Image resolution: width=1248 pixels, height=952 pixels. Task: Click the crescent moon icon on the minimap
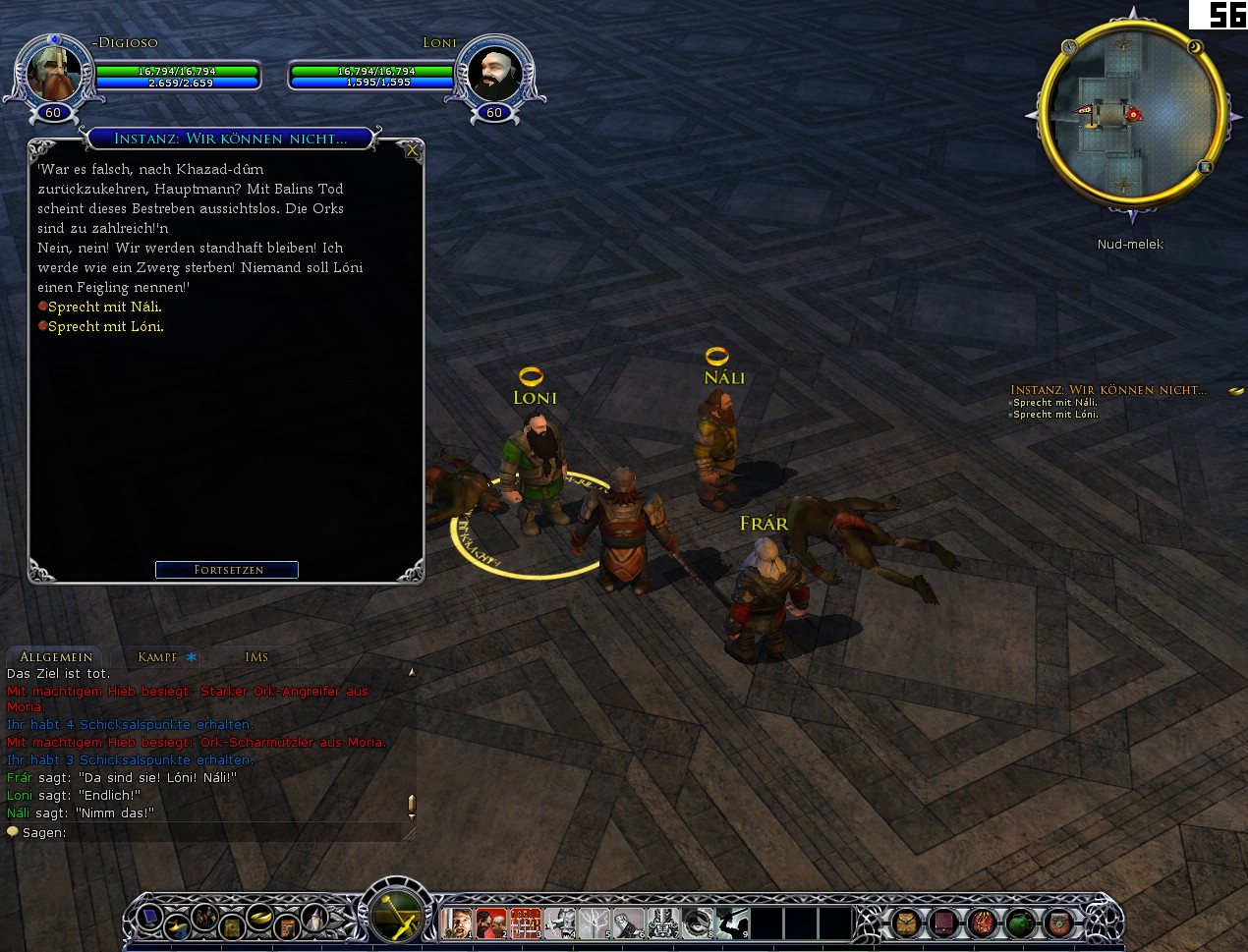pos(1195,46)
